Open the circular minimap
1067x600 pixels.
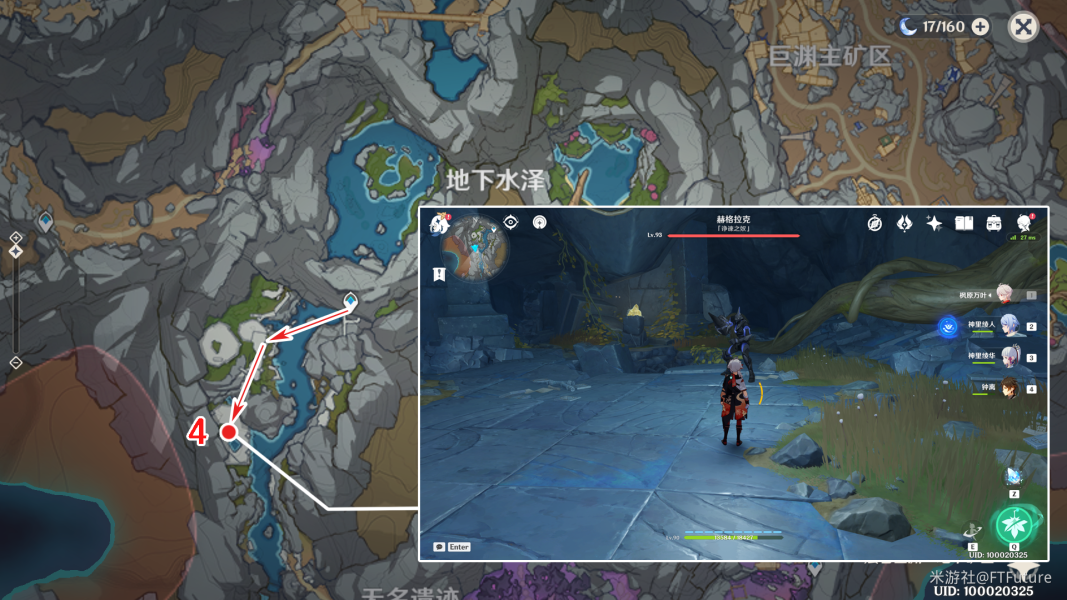[x=473, y=249]
